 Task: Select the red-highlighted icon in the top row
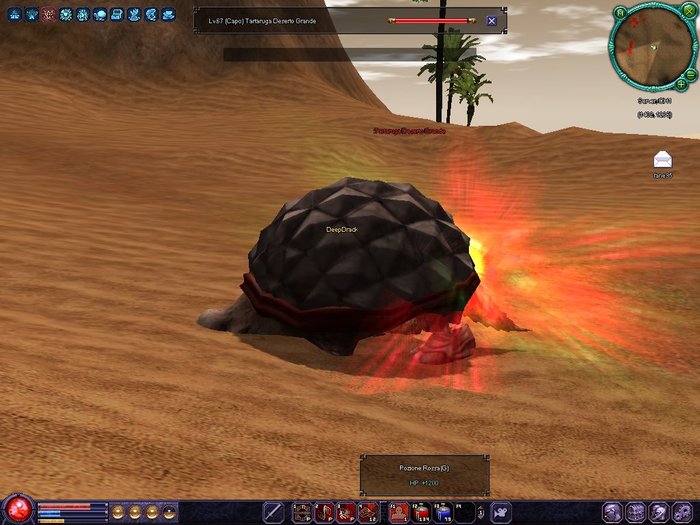(48, 15)
